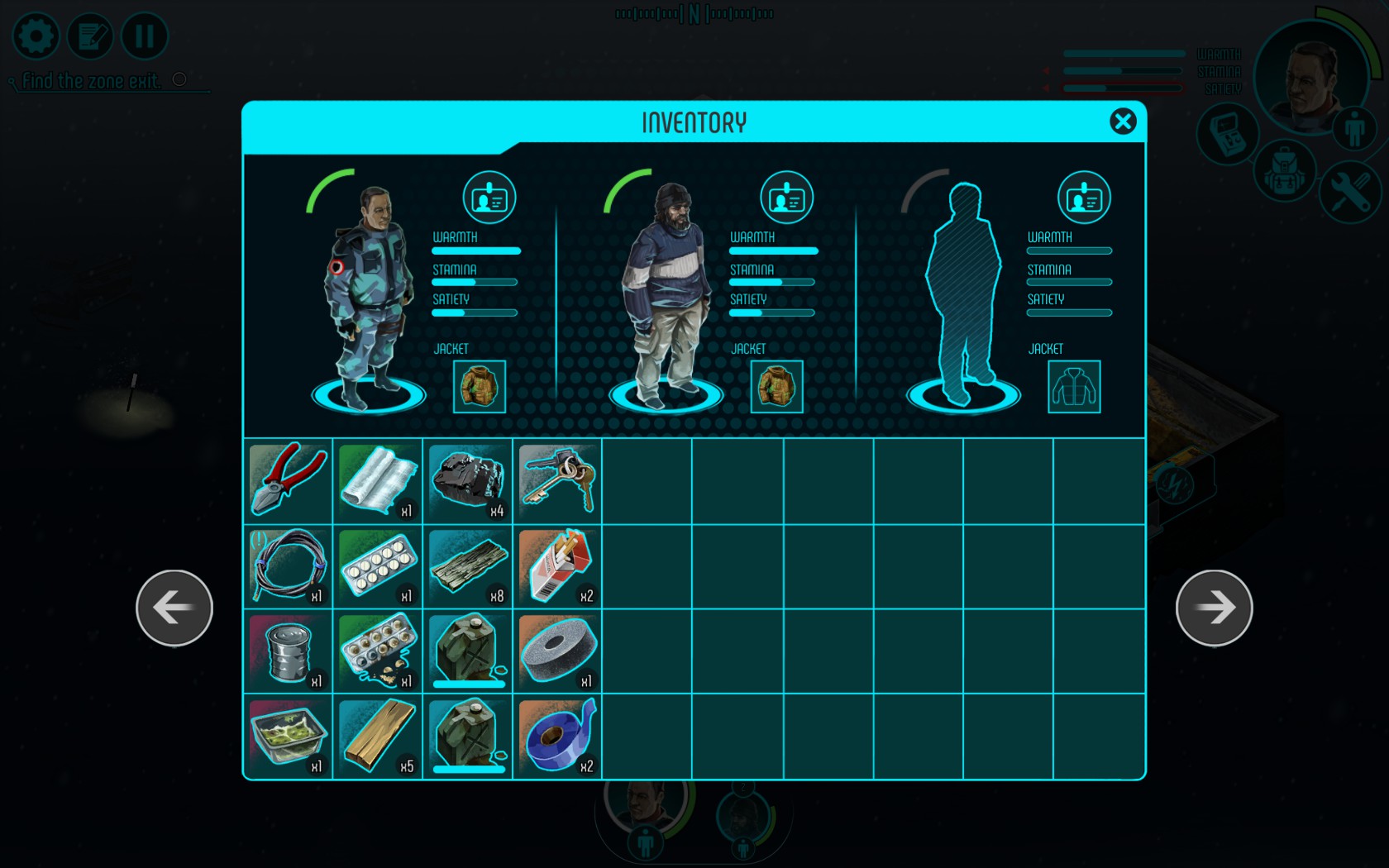
Task: Open the bearded survivor's ID card profile
Action: pos(786,198)
